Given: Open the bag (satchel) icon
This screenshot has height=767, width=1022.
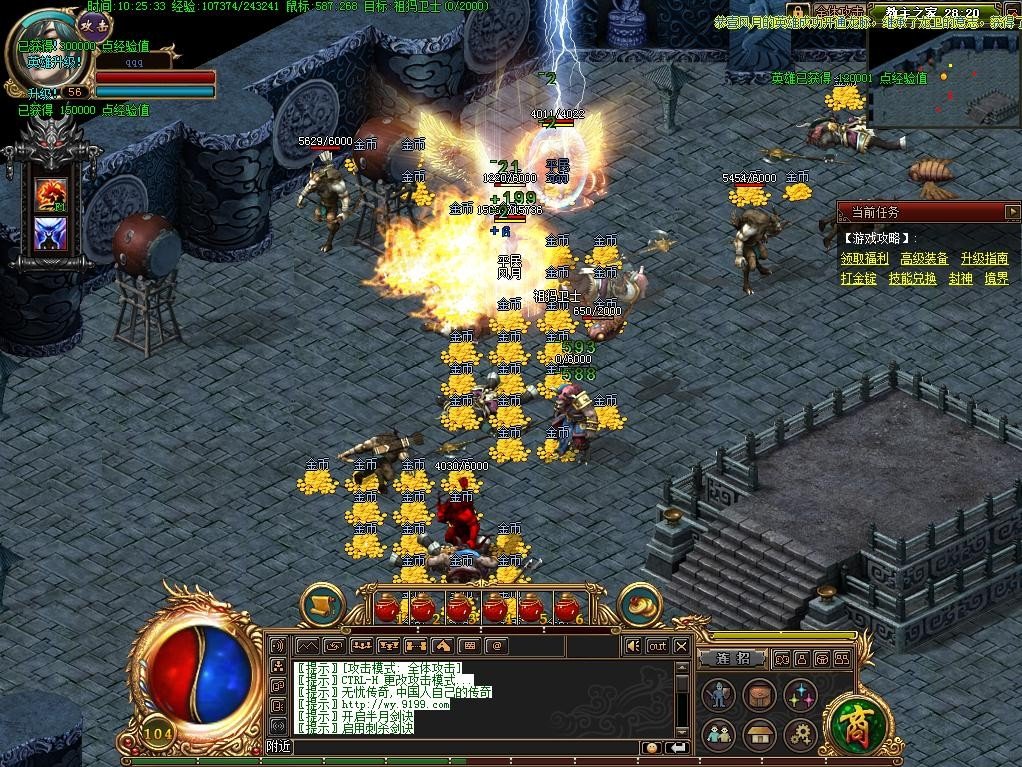Looking at the screenshot, I should (x=759, y=695).
